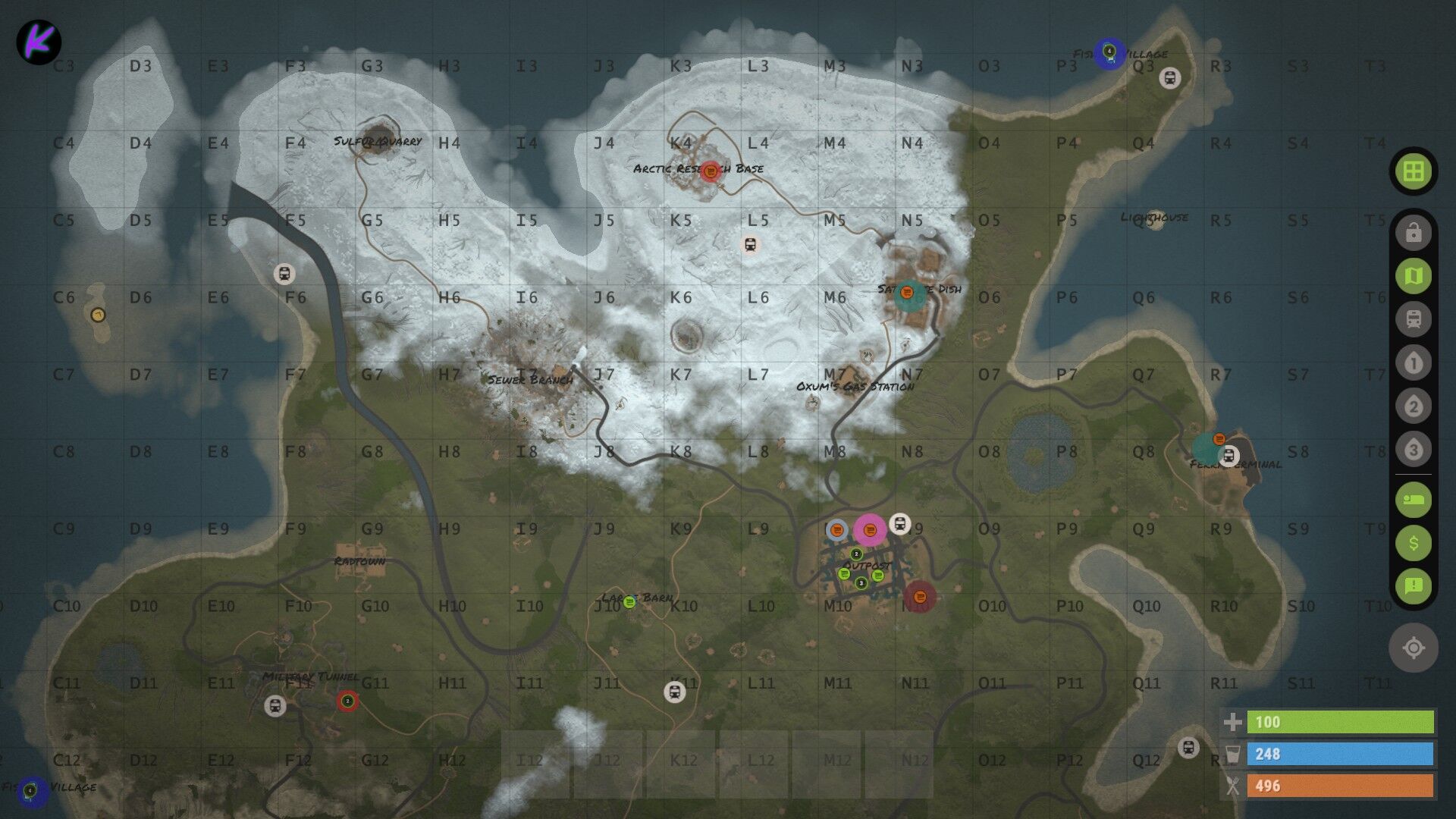
Task: Toggle the green grid overlay button
Action: tap(1413, 171)
